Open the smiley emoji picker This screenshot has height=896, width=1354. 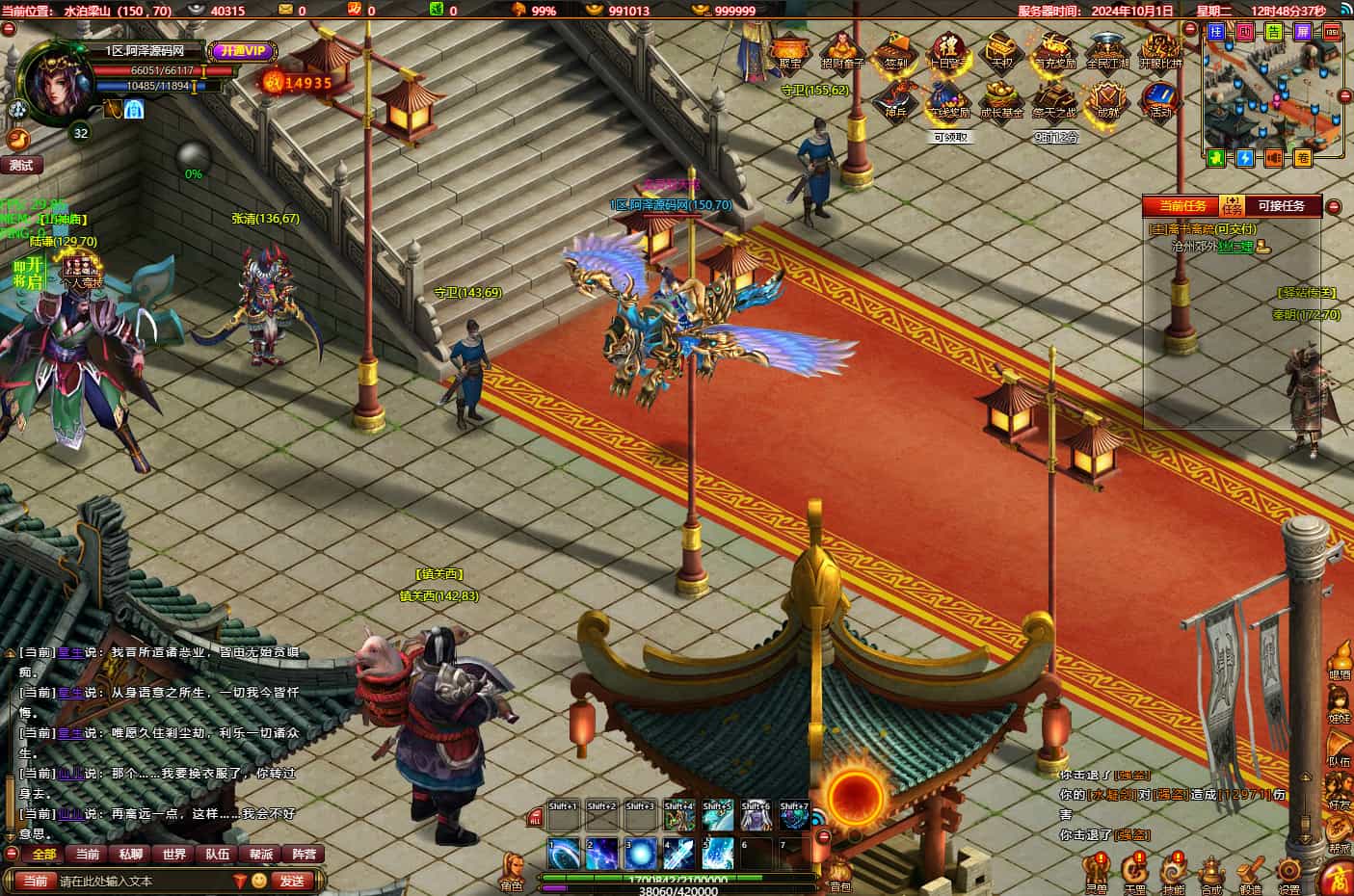coord(259,881)
